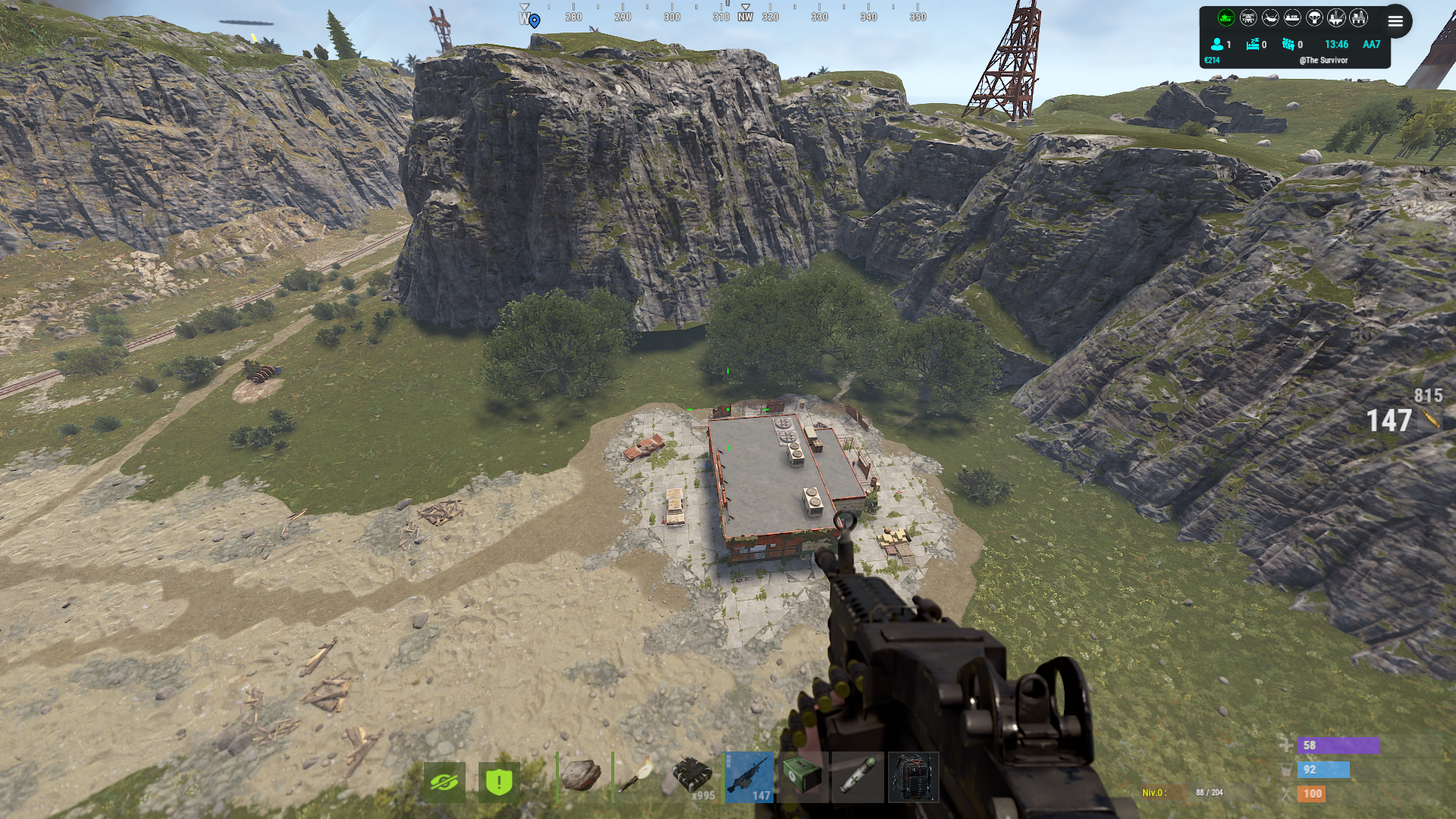The image size is (1456, 819).
Task: Select the cargo ship event icon
Action: coord(1292,17)
